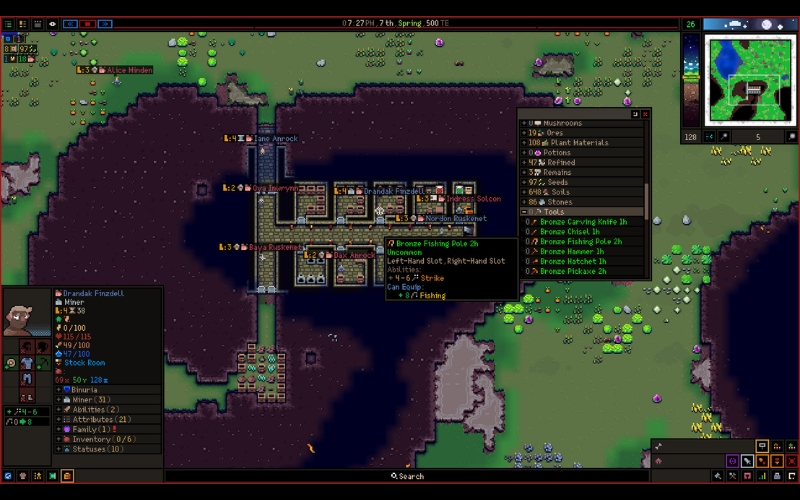Screen dimensions: 800x500
Task: Close the stockpile list window
Action: [645, 114]
